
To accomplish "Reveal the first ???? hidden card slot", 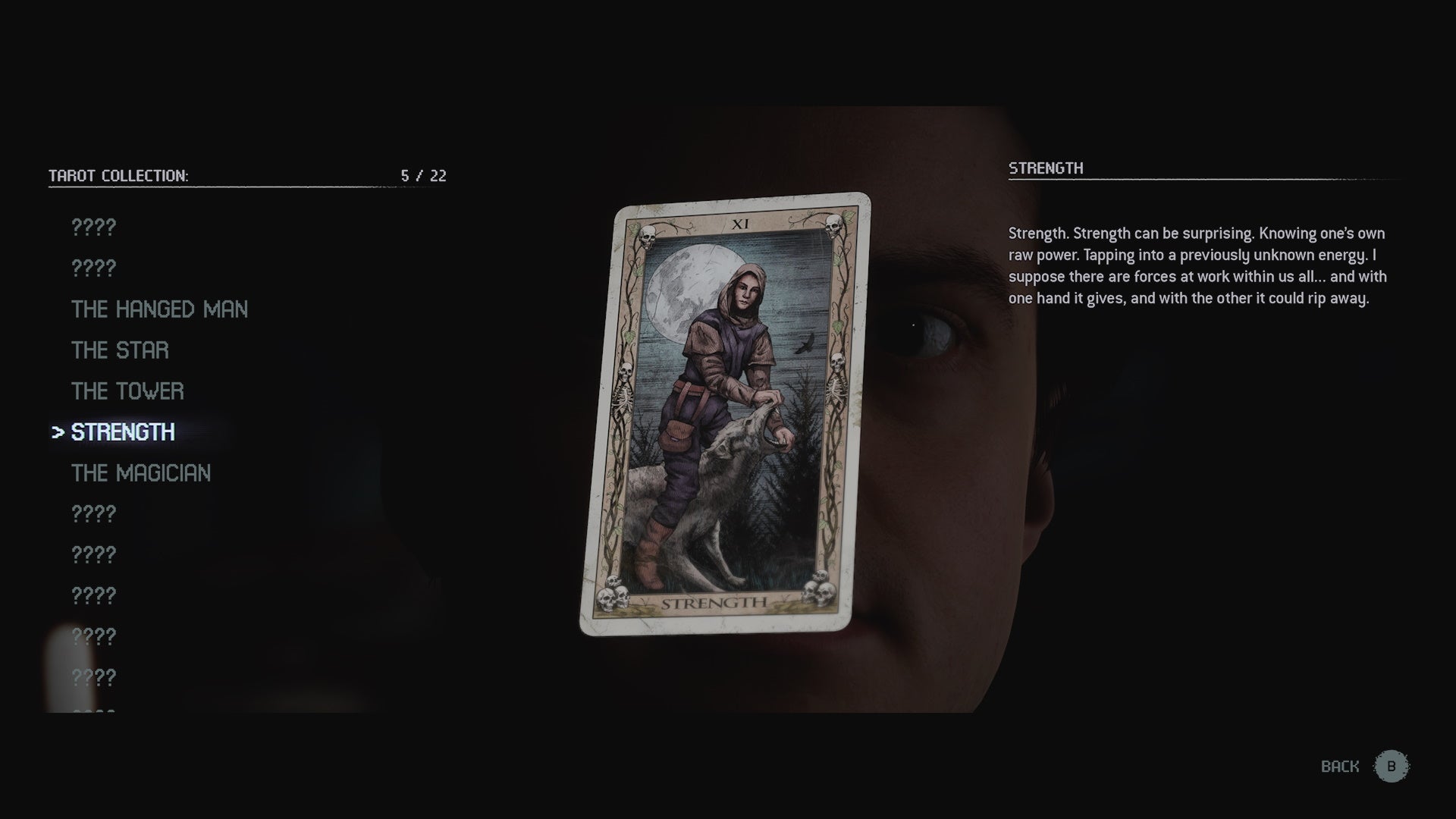I will tap(93, 226).
